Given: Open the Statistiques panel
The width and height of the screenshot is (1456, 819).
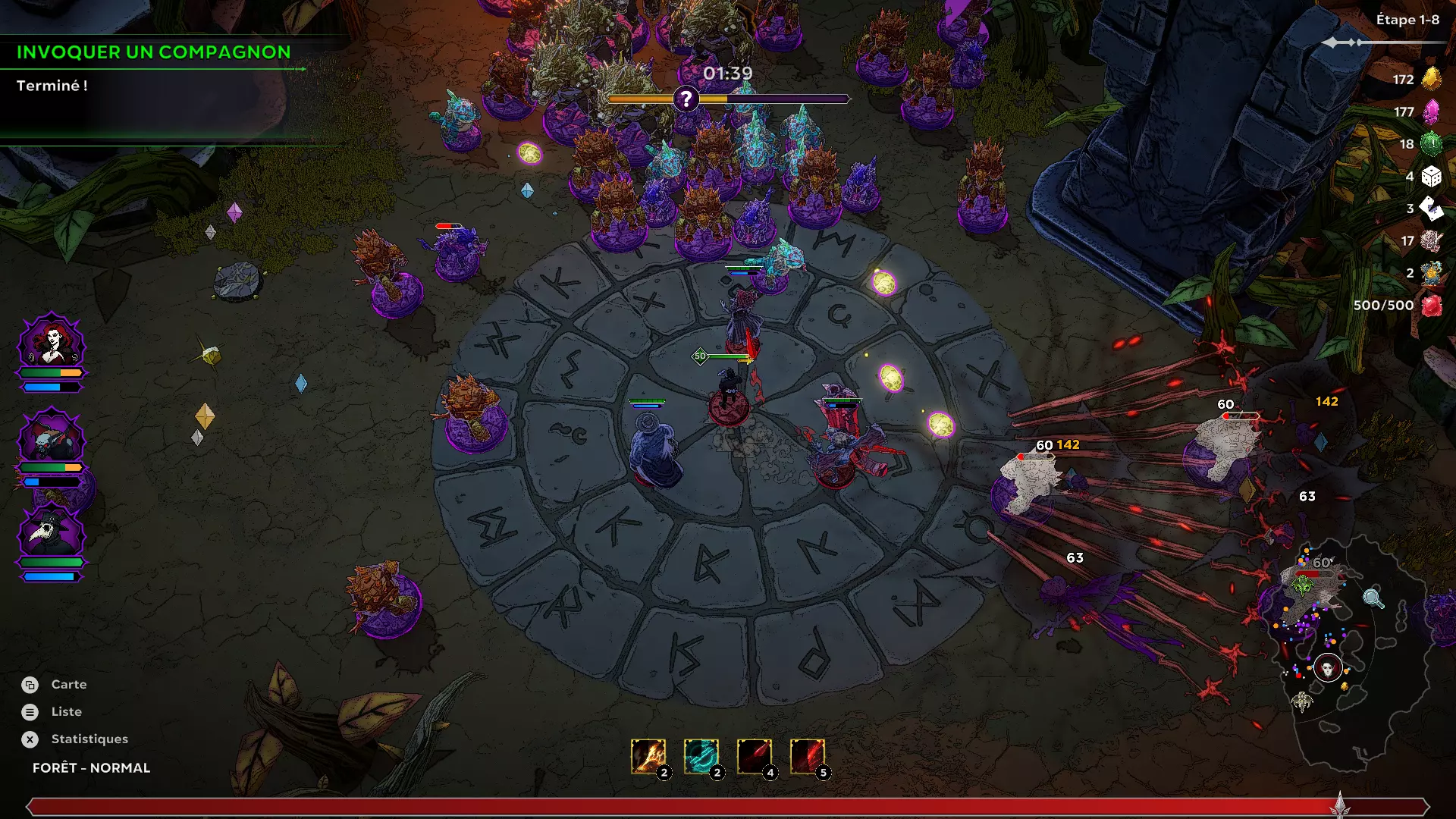Looking at the screenshot, I should coord(89,739).
